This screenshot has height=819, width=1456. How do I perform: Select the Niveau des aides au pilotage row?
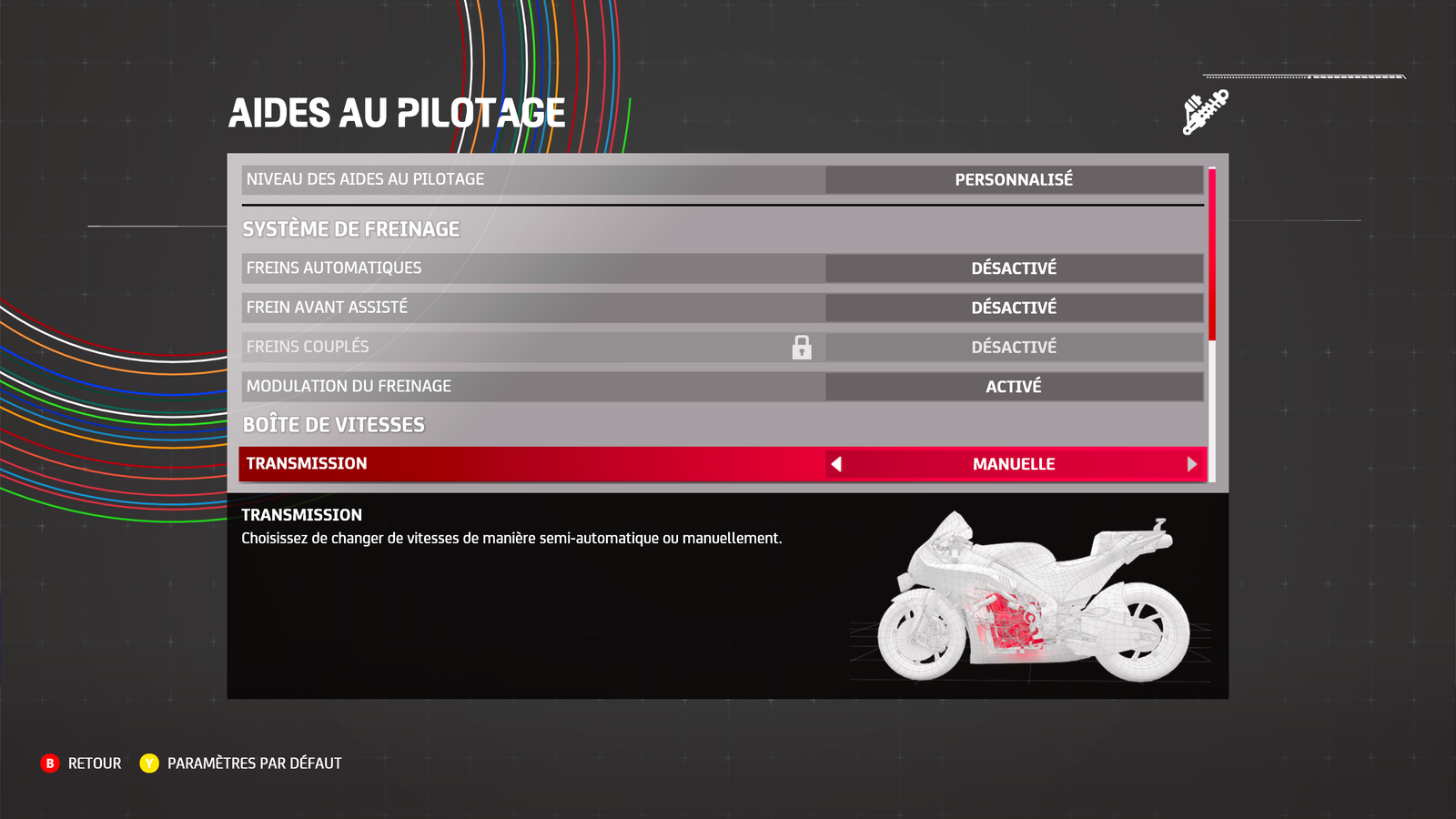723,179
